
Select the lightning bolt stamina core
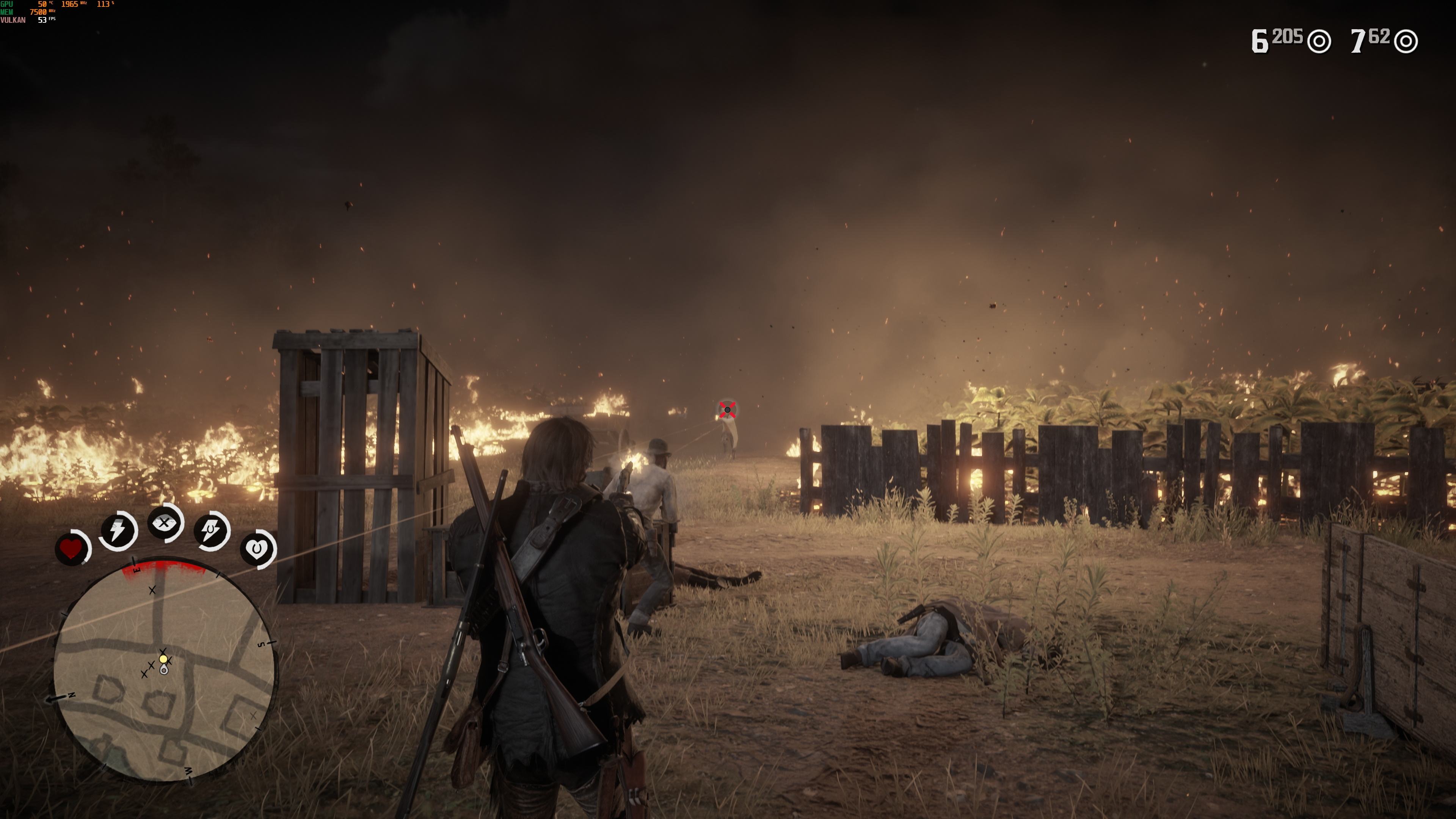(x=118, y=531)
